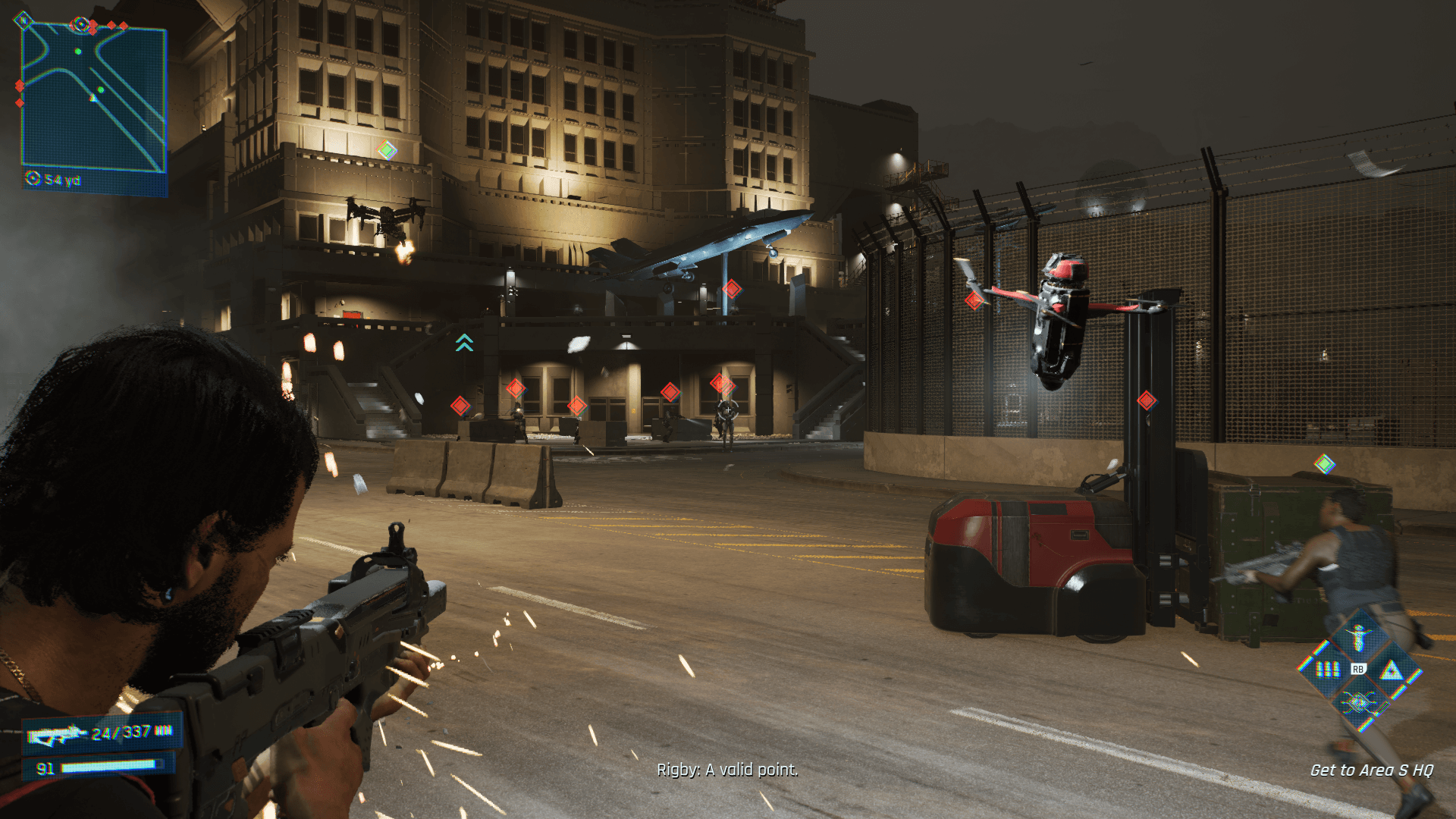Select the humanoid ability icon bottom-right

[1358, 638]
